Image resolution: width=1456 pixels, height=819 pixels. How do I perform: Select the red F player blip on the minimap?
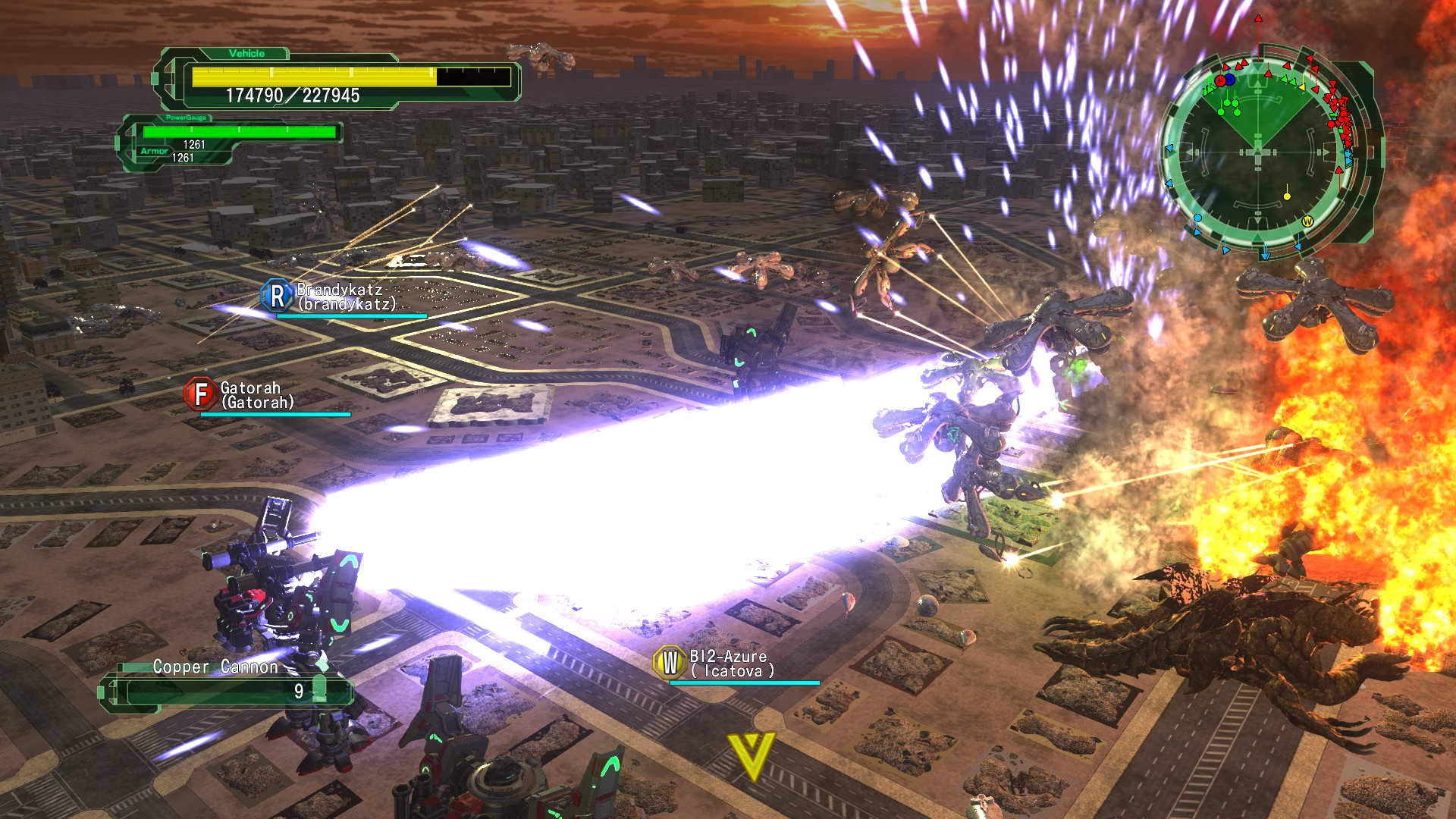click(1220, 81)
